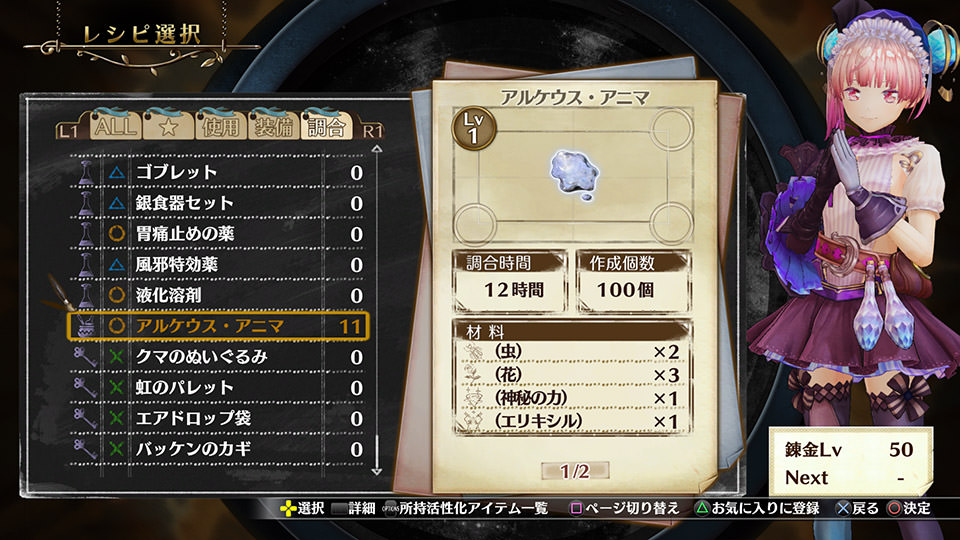
Task: Select the ゴブレット recipe
Action: pyautogui.click(x=220, y=172)
